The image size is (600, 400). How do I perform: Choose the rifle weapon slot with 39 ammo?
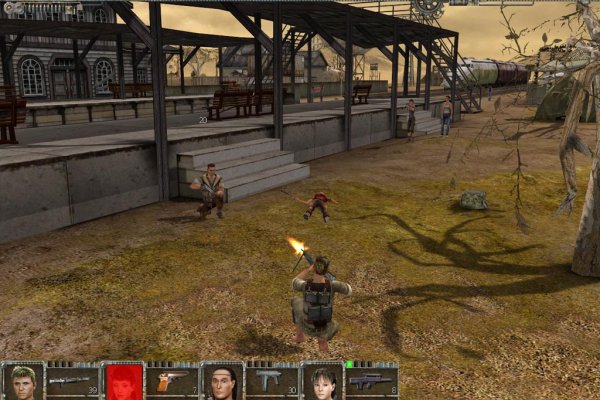coord(72,382)
